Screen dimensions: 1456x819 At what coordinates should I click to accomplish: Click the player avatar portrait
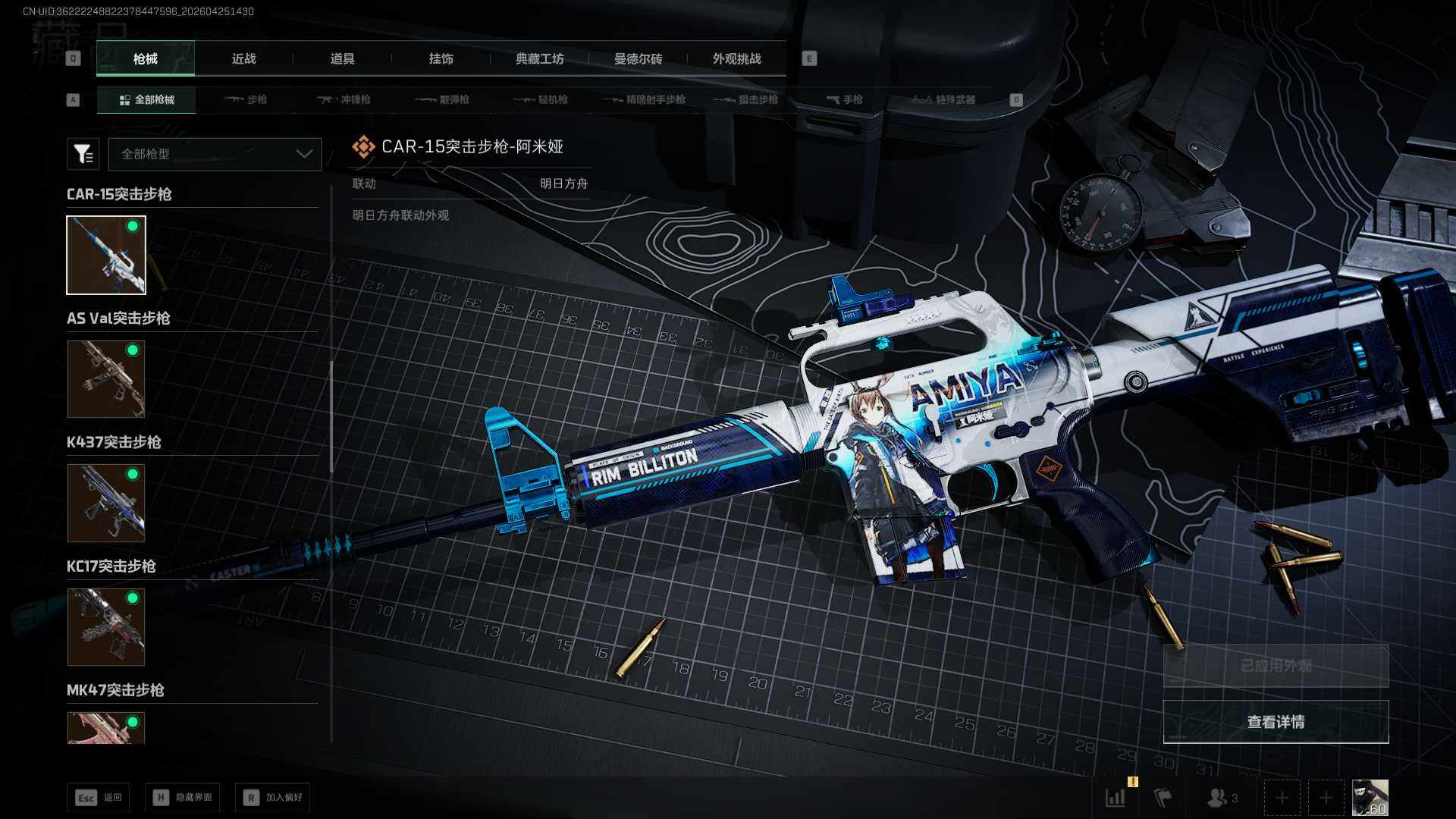[x=1370, y=798]
